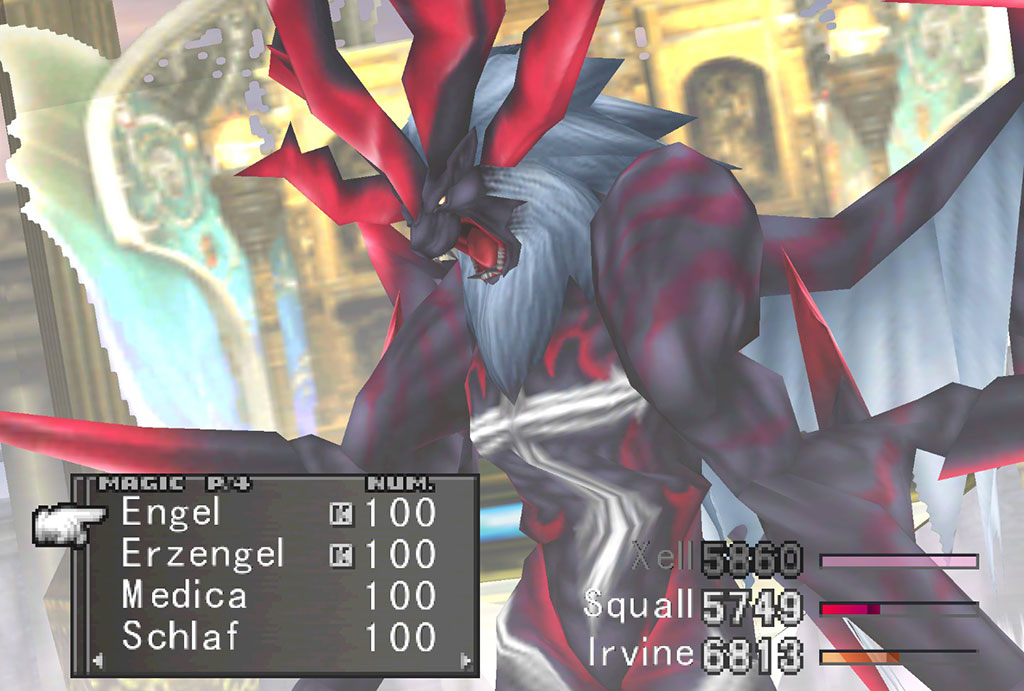The height and width of the screenshot is (691, 1024).
Task: Go to next magic page arrow
Action: pos(464,660)
